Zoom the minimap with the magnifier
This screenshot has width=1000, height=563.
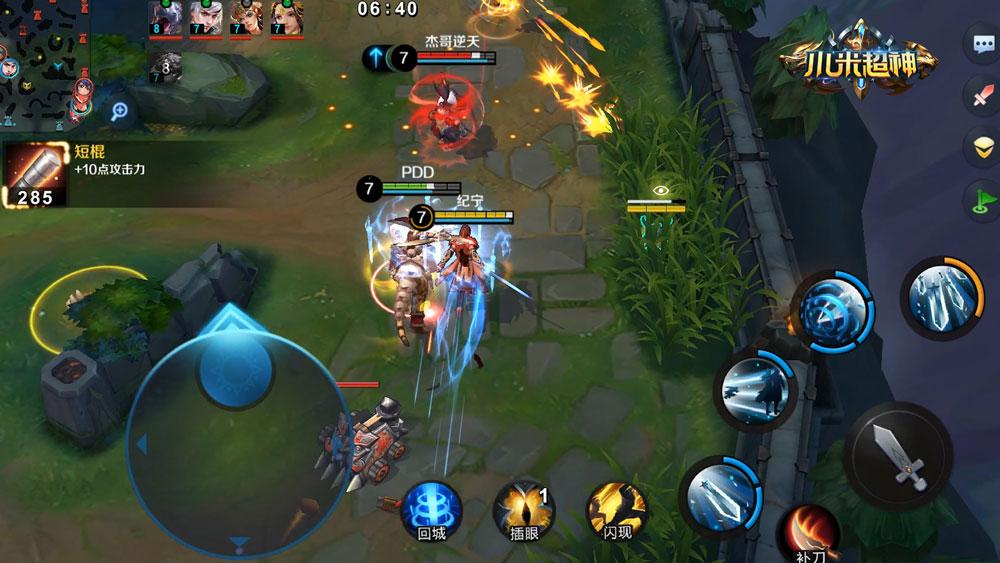119,112
